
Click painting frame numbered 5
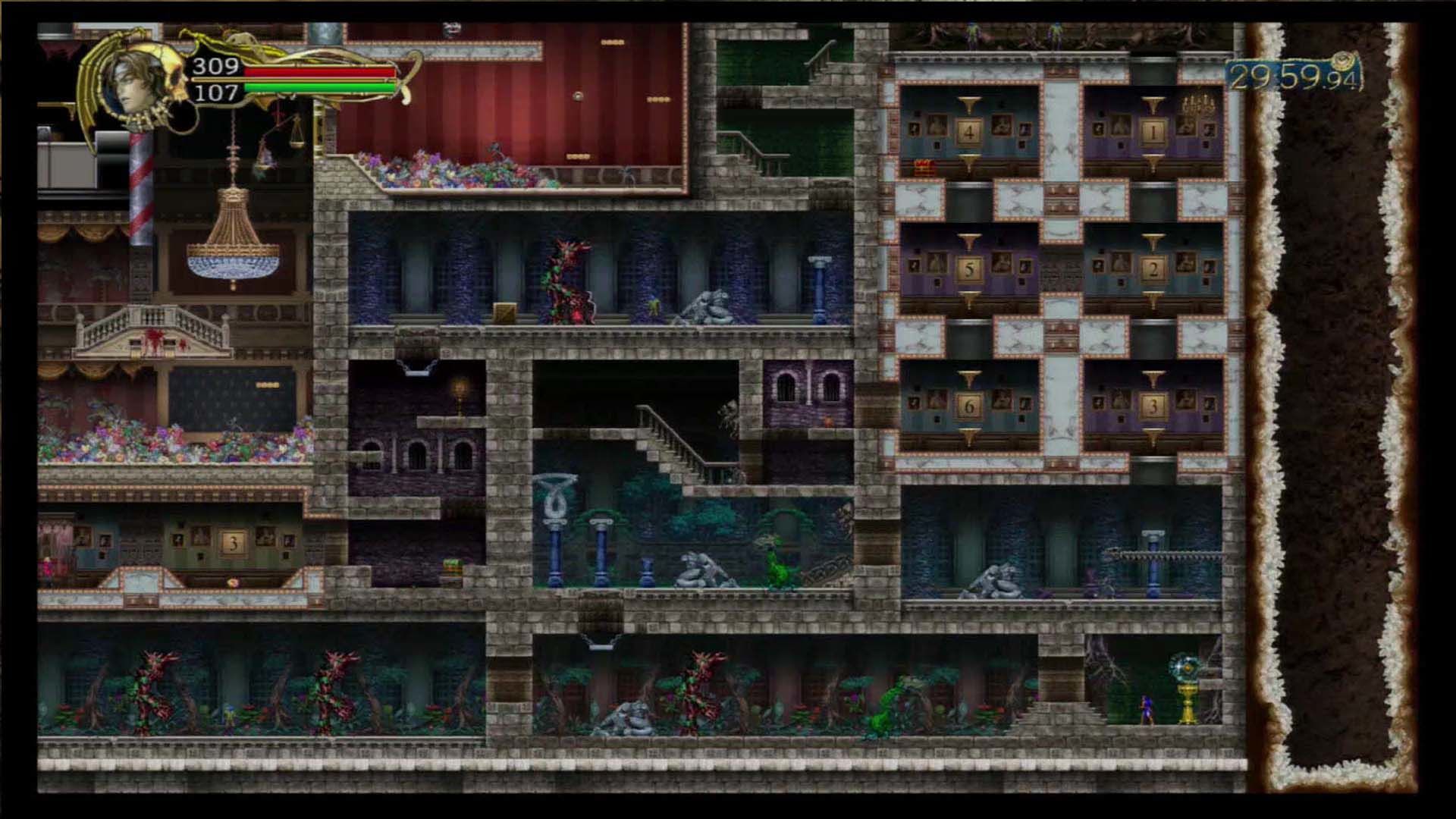click(968, 267)
